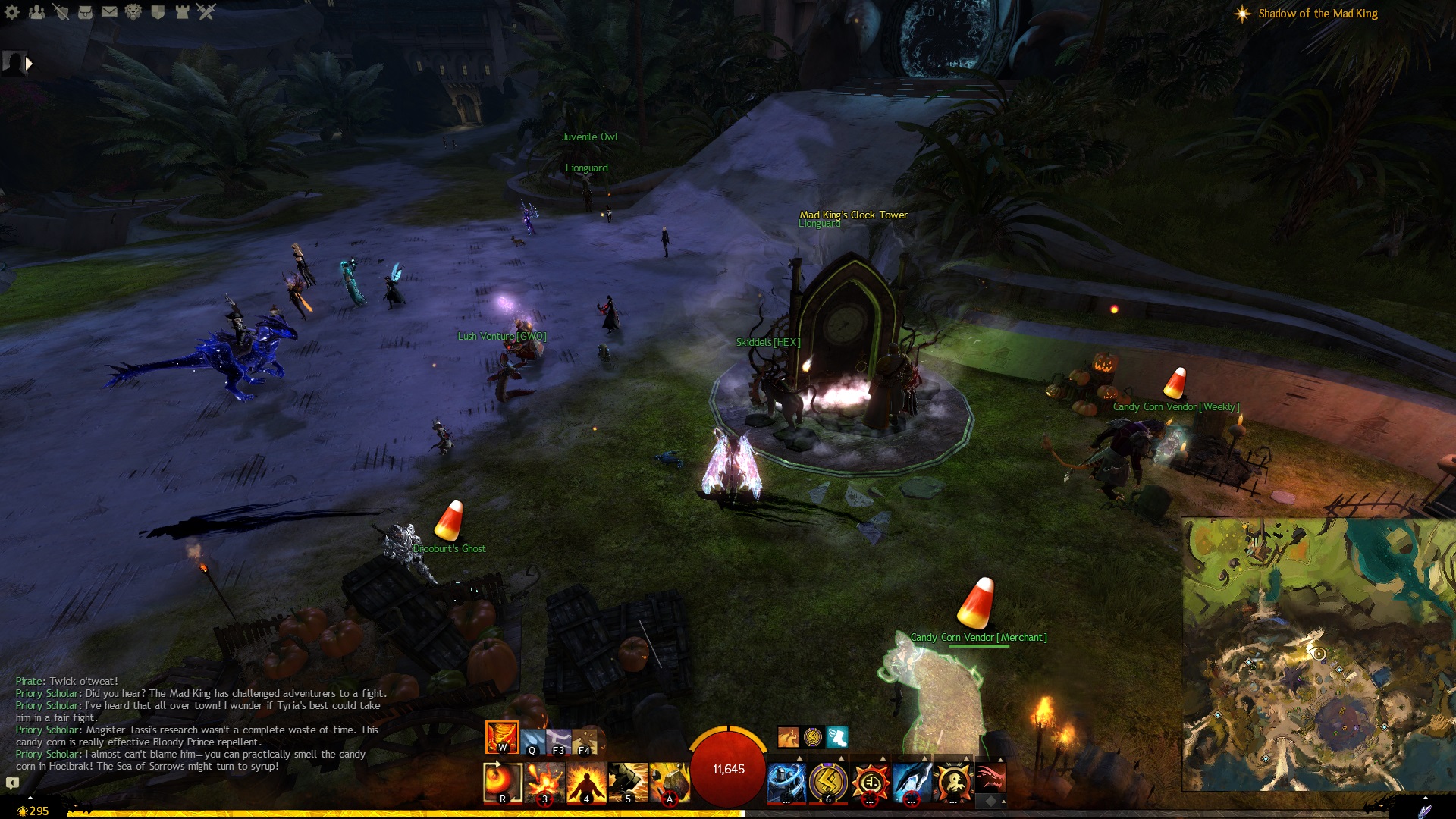Open the World vs World tower icon
This screenshot has width=1456, height=819.
pyautogui.click(x=182, y=12)
